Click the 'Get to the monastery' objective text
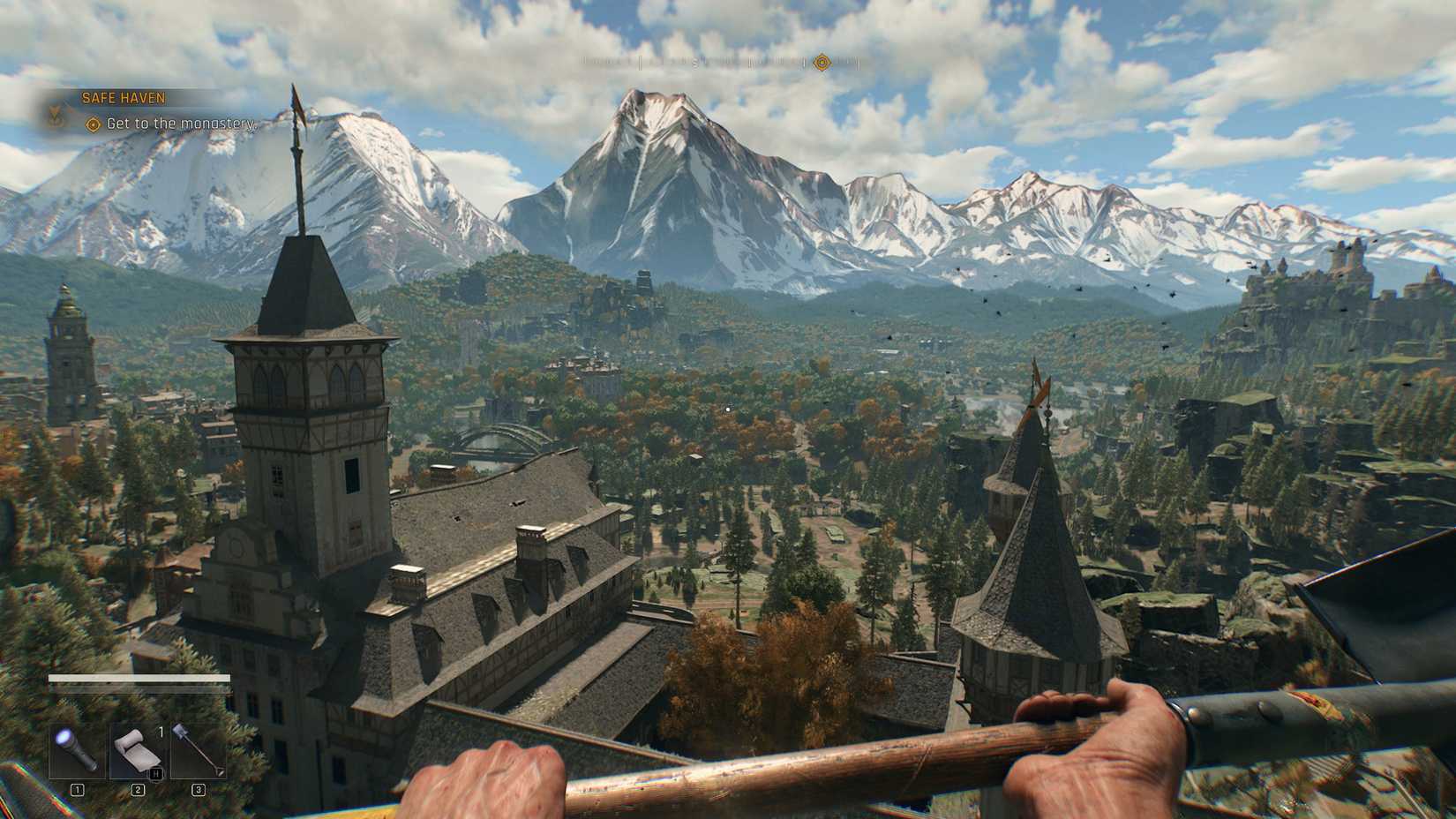The image size is (1456, 819). tap(177, 124)
